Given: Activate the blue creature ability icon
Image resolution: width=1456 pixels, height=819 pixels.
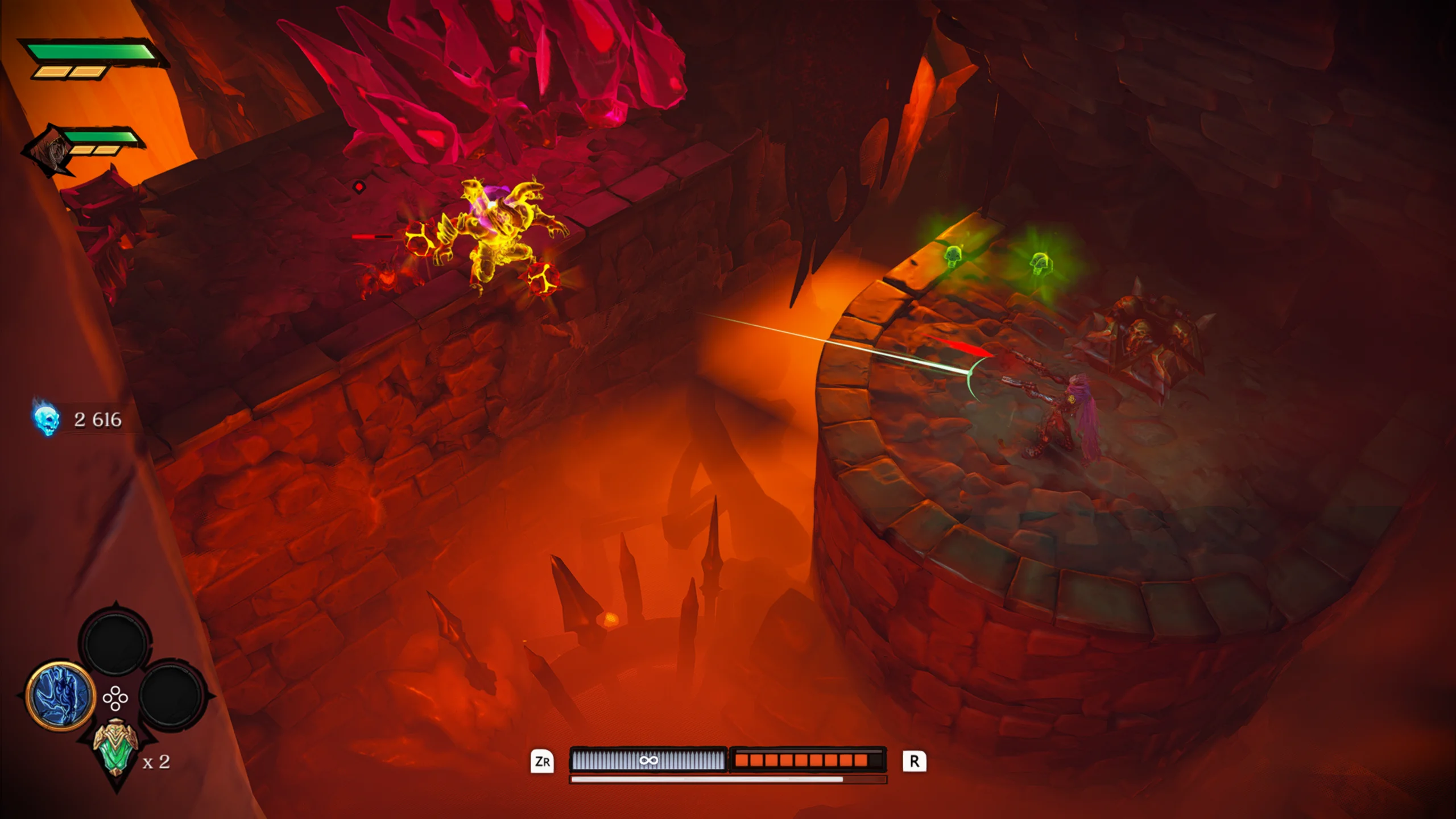Looking at the screenshot, I should point(60,695).
